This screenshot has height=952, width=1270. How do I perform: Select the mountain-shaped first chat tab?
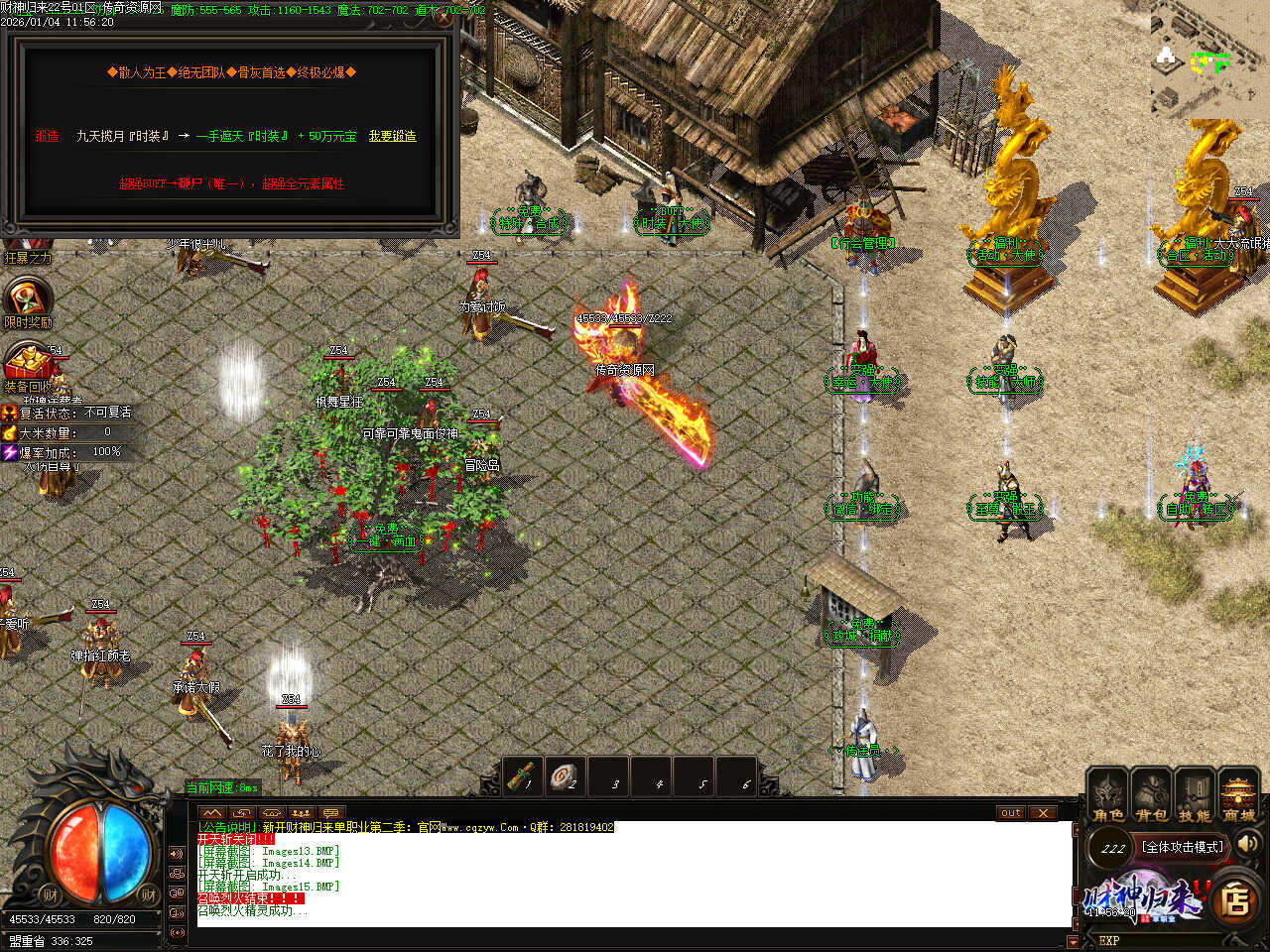[x=212, y=813]
